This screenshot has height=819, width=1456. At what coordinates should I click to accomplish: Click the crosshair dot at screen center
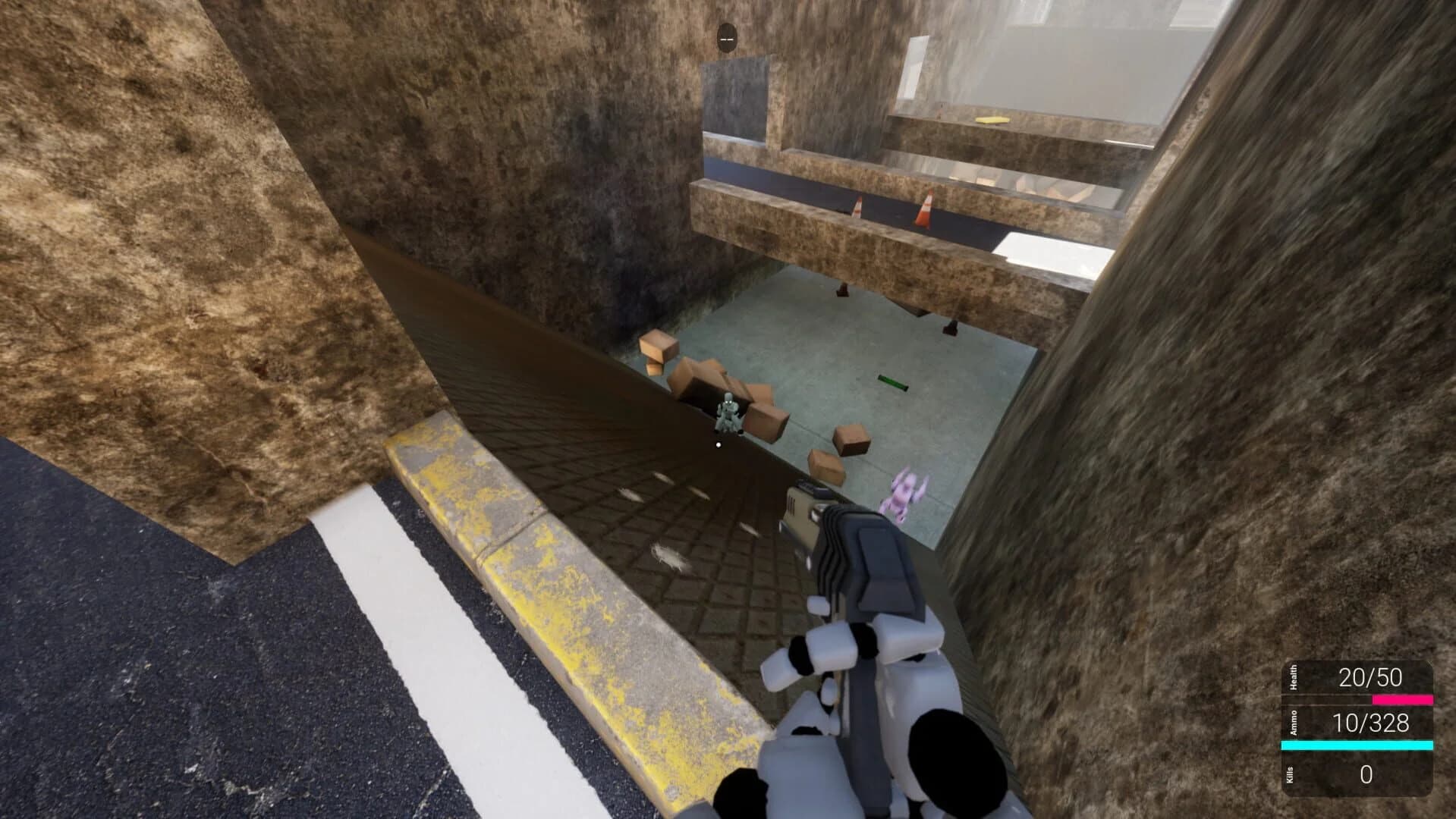(718, 444)
